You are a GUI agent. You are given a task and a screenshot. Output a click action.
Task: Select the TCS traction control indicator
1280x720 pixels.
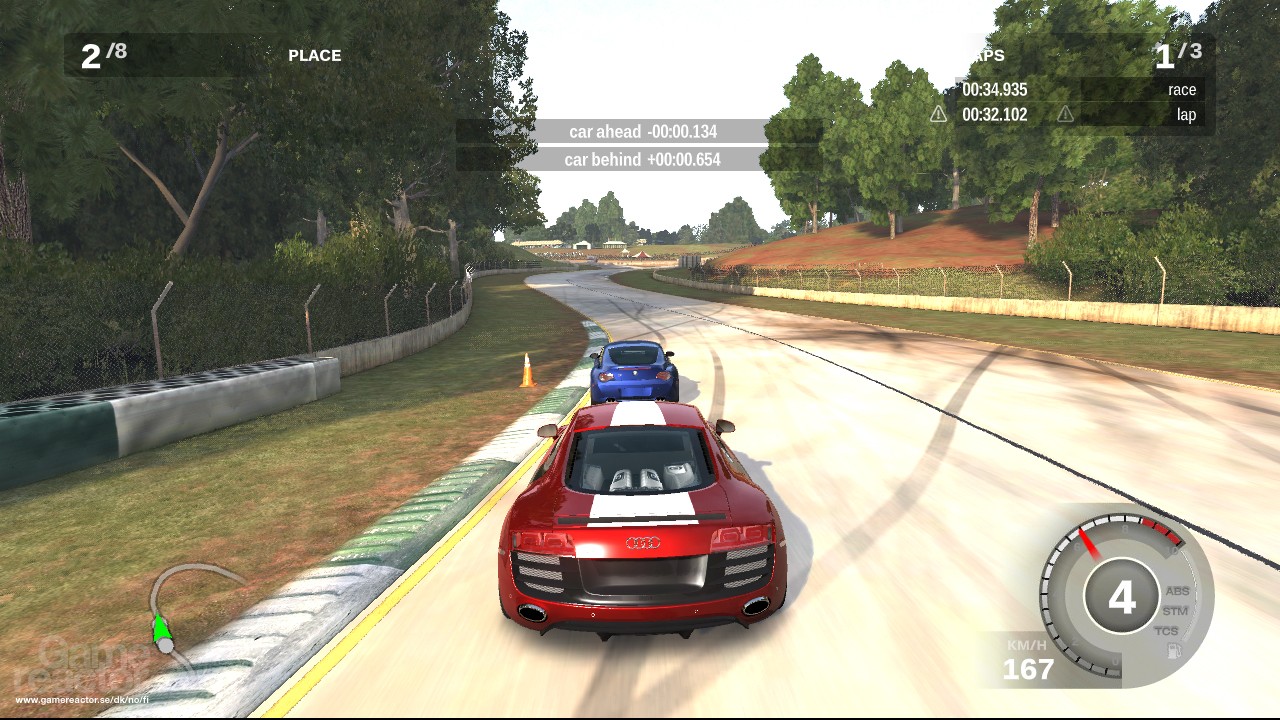pyautogui.click(x=1168, y=629)
